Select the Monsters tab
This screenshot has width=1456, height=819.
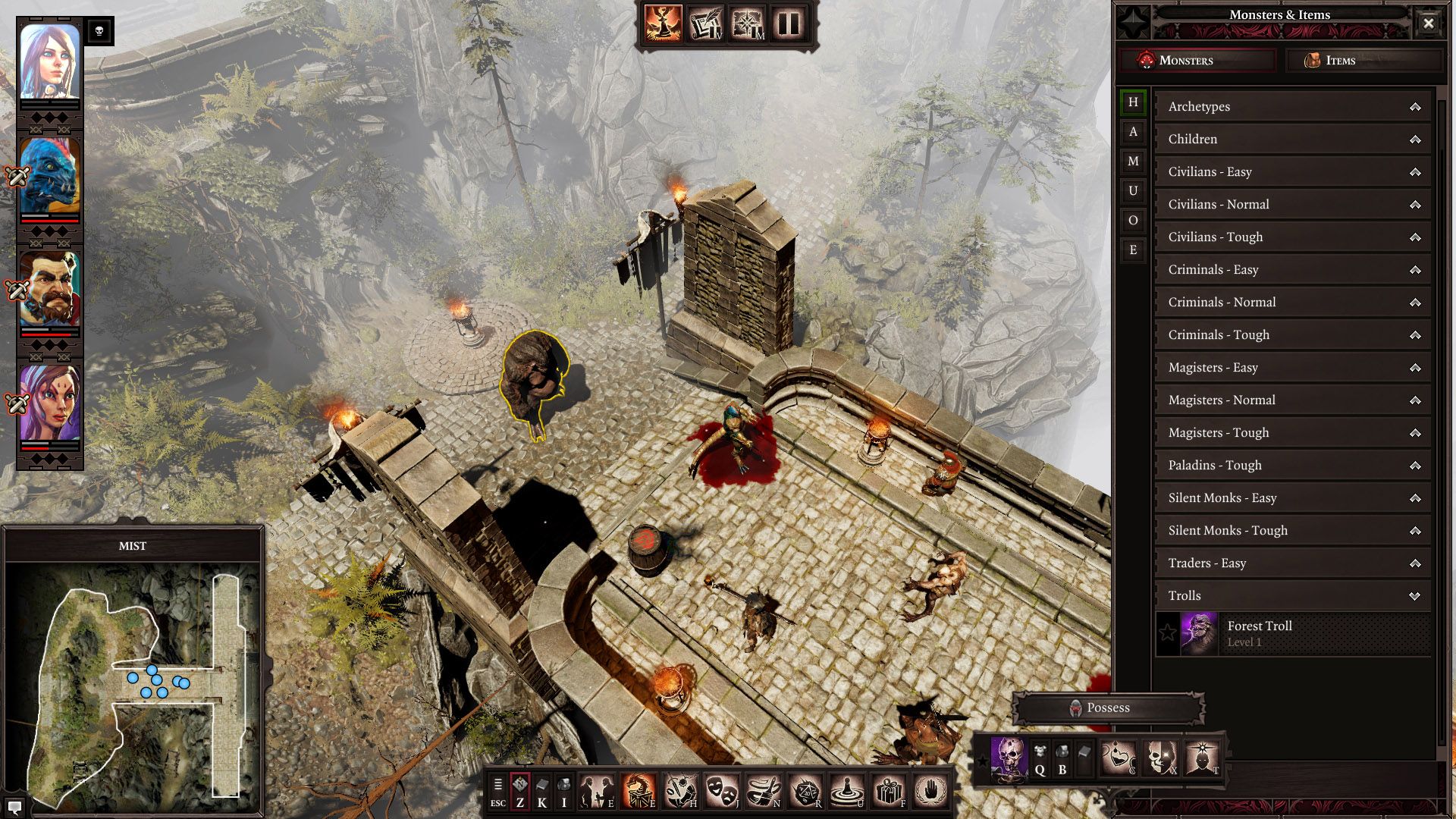[1198, 61]
